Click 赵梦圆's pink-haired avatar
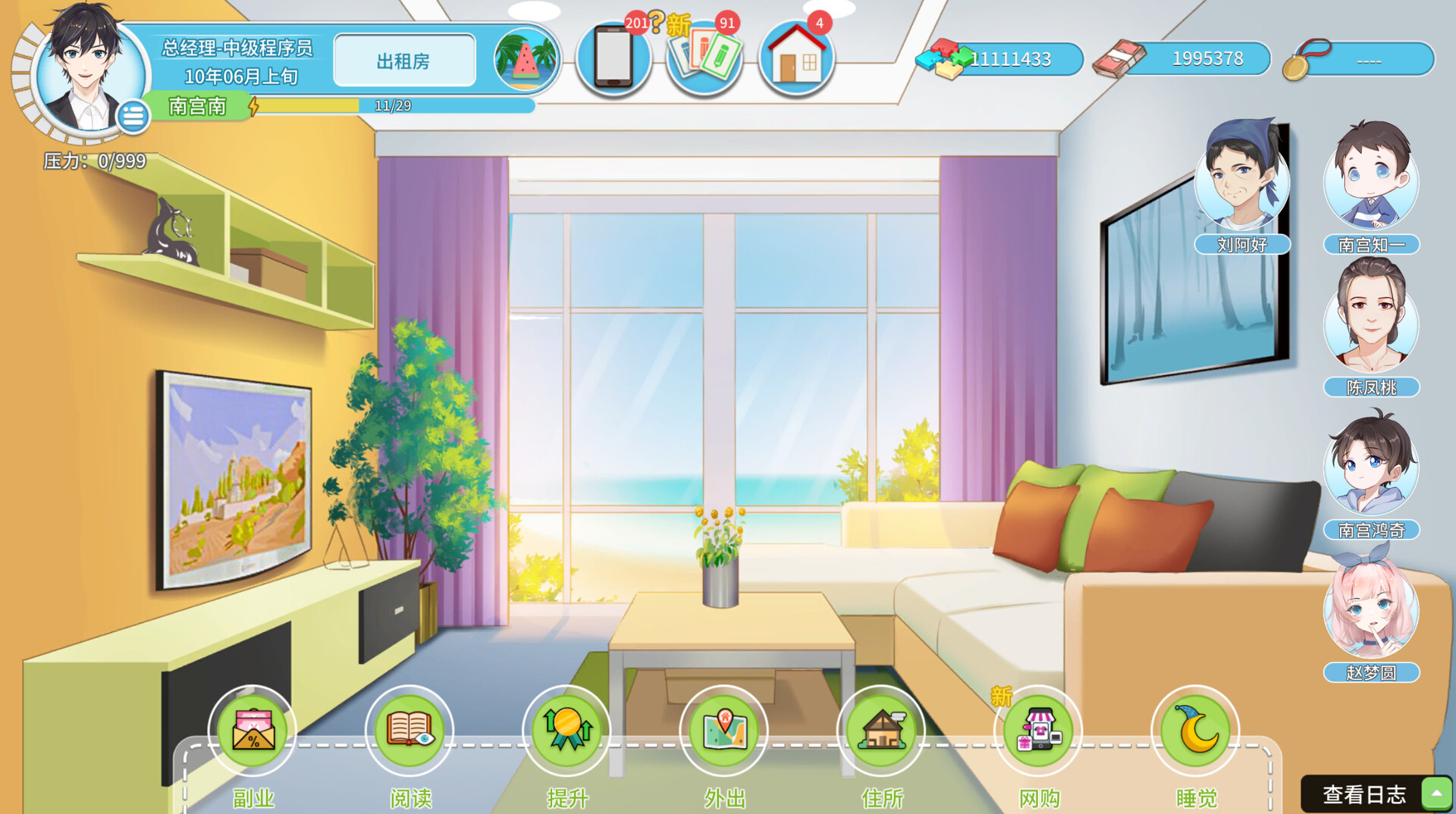 pyautogui.click(x=1370, y=610)
